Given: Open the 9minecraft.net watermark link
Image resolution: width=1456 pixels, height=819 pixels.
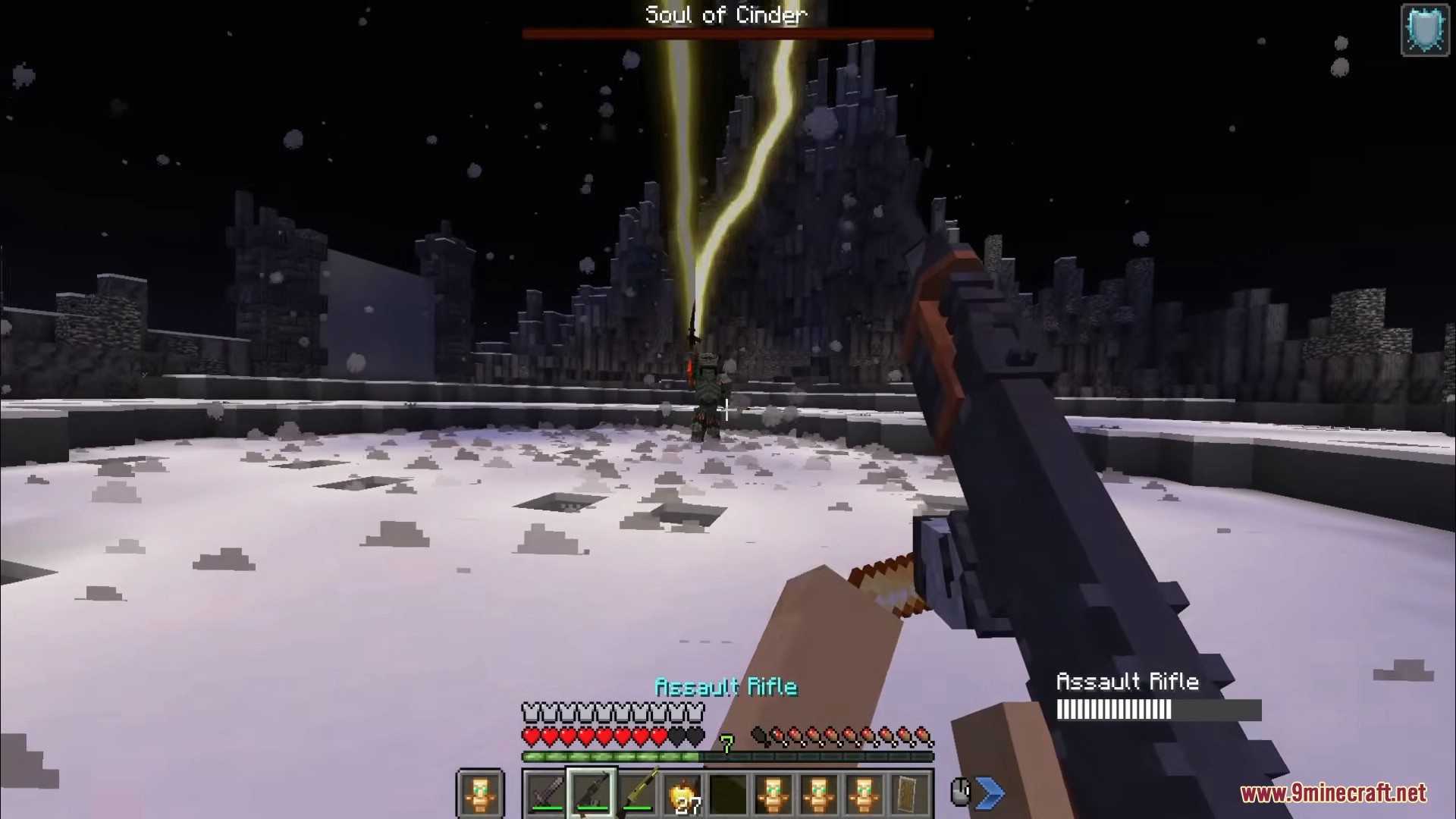Looking at the screenshot, I should pyautogui.click(x=1332, y=794).
